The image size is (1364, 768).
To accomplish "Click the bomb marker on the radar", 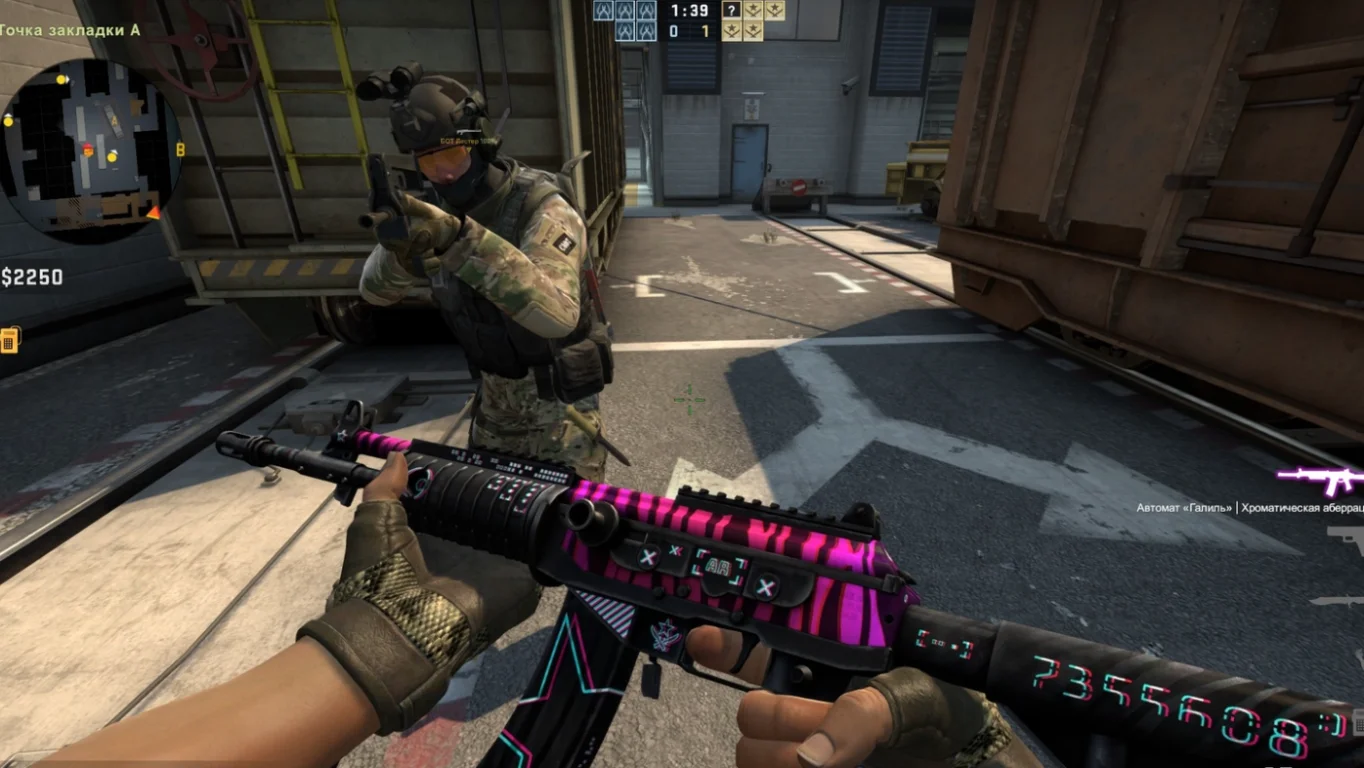I will coord(88,151).
